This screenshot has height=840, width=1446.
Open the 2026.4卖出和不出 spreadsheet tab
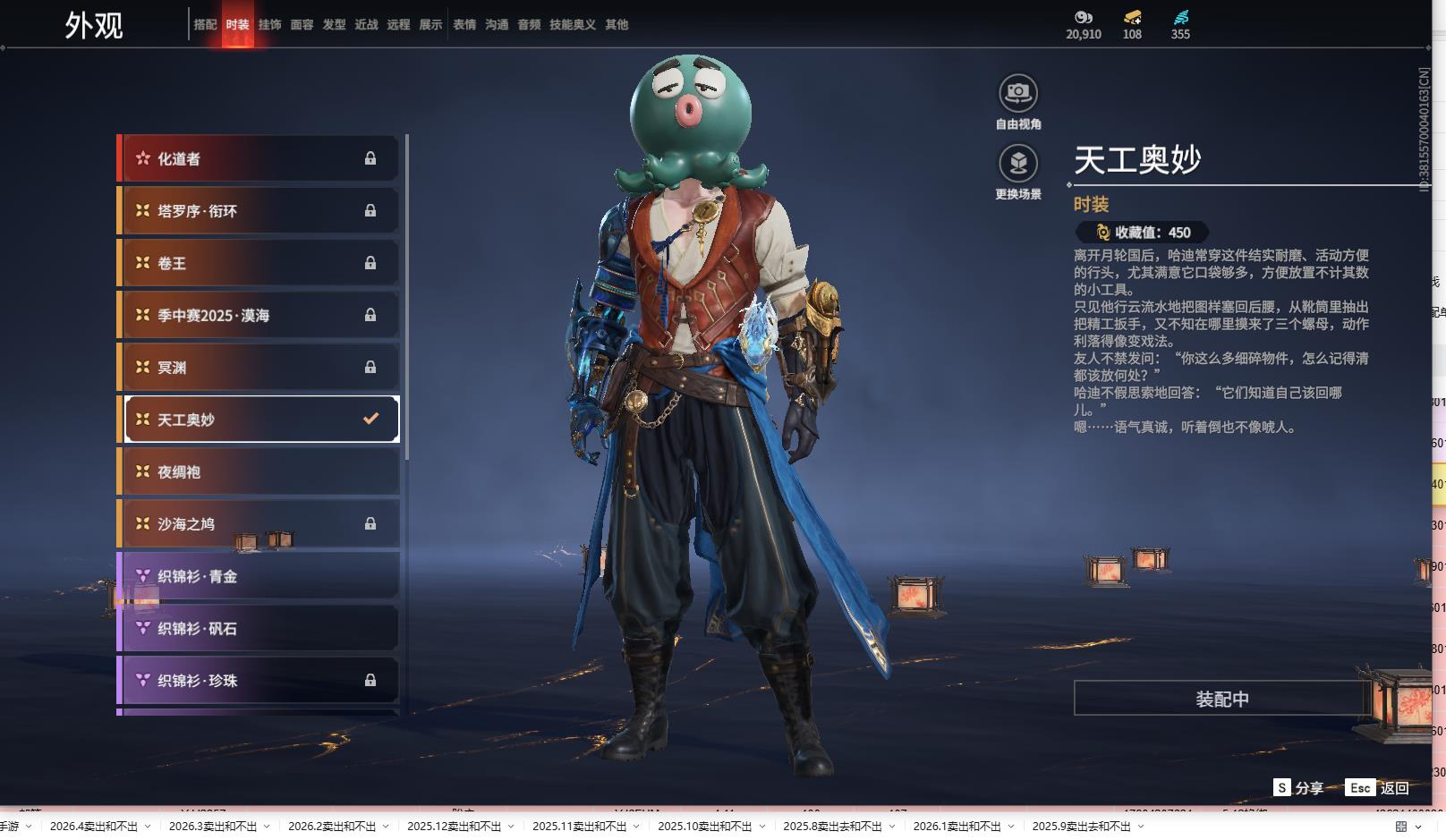coord(94,827)
